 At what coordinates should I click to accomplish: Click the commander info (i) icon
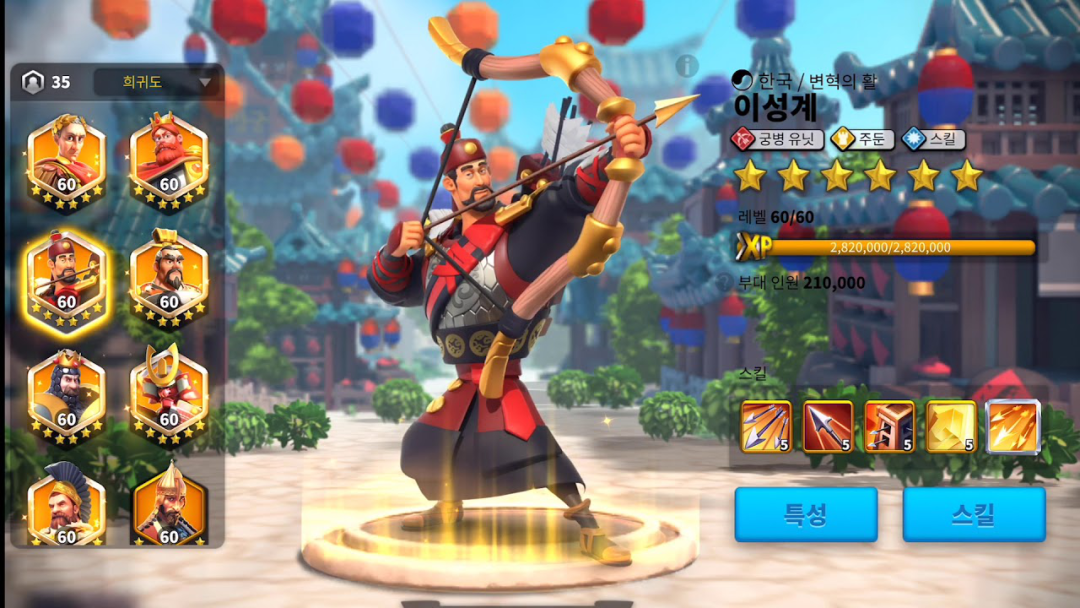tap(686, 66)
